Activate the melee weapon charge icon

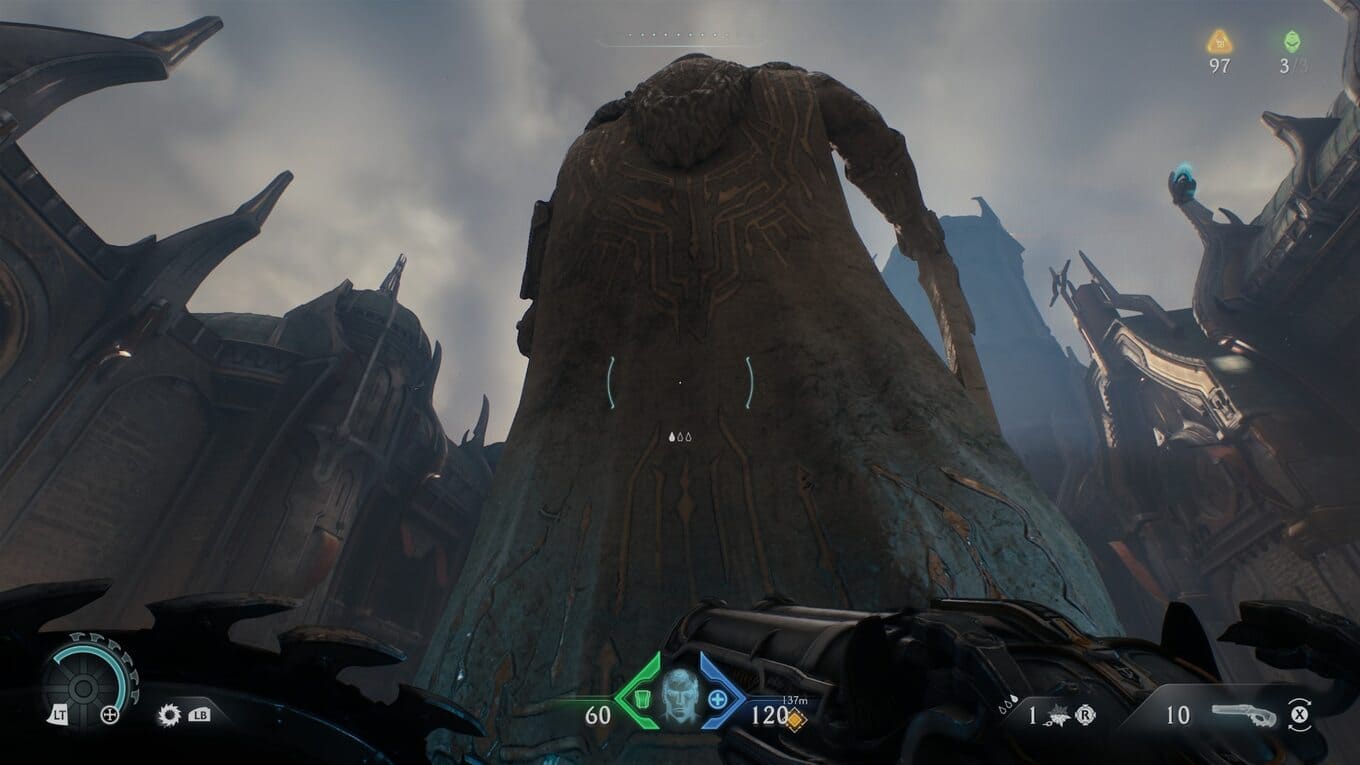1060,715
